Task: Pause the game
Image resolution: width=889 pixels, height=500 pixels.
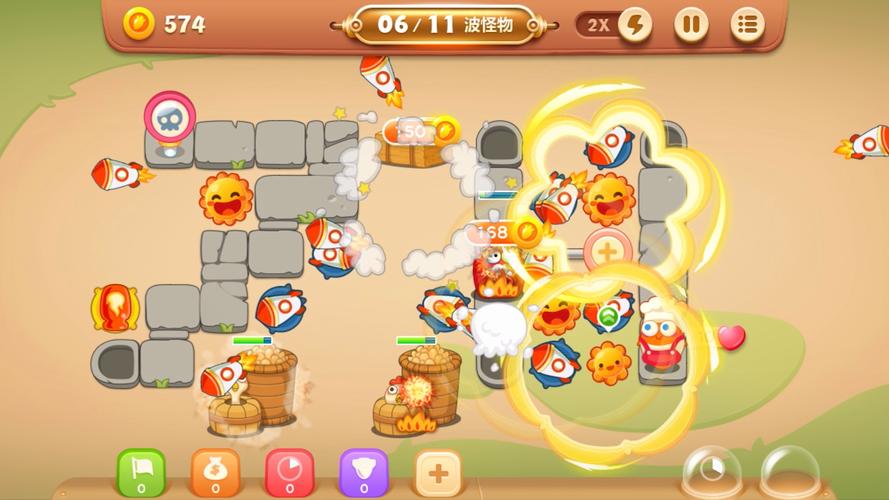Action: click(x=690, y=25)
